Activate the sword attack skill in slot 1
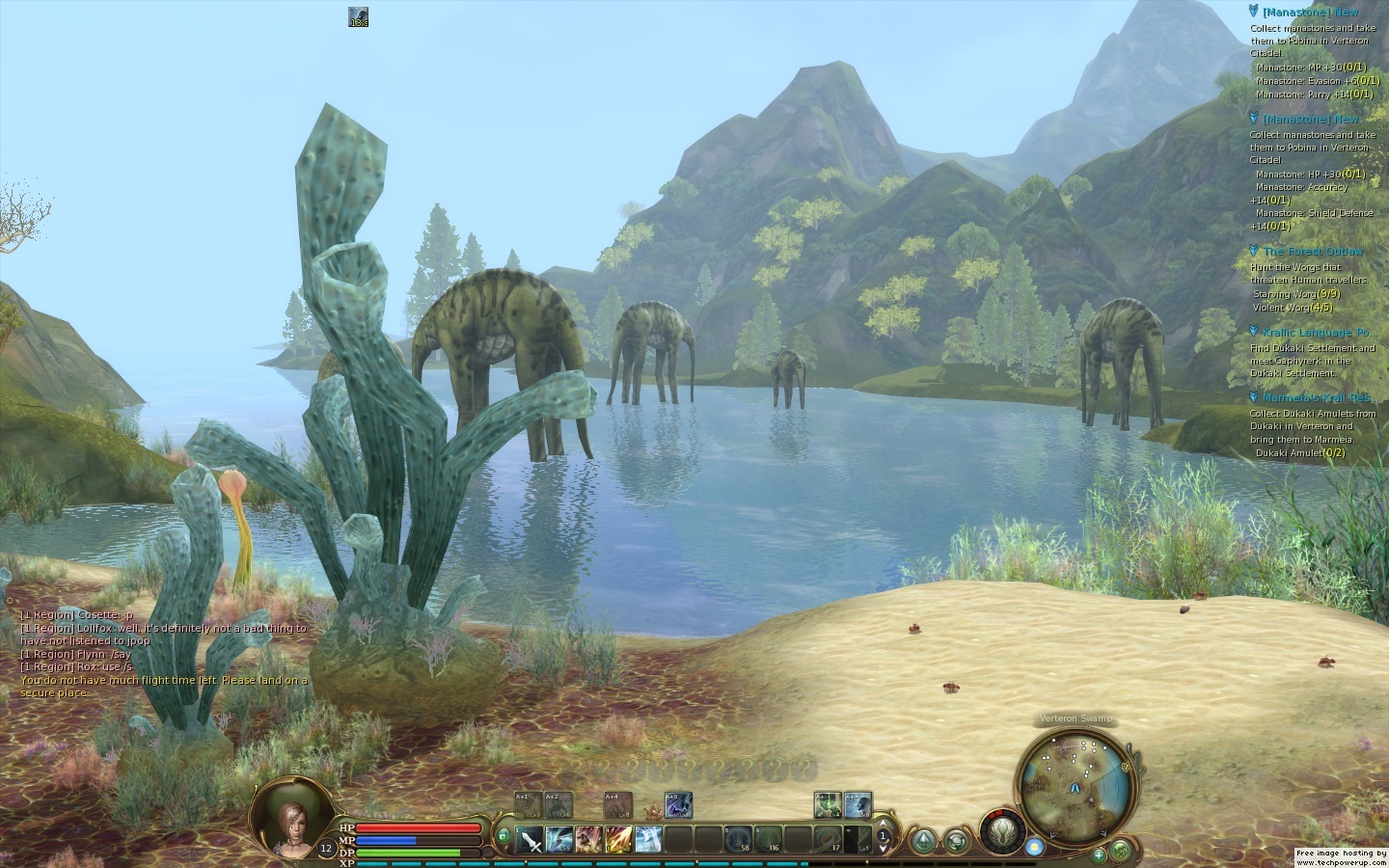1389x868 pixels. point(531,839)
